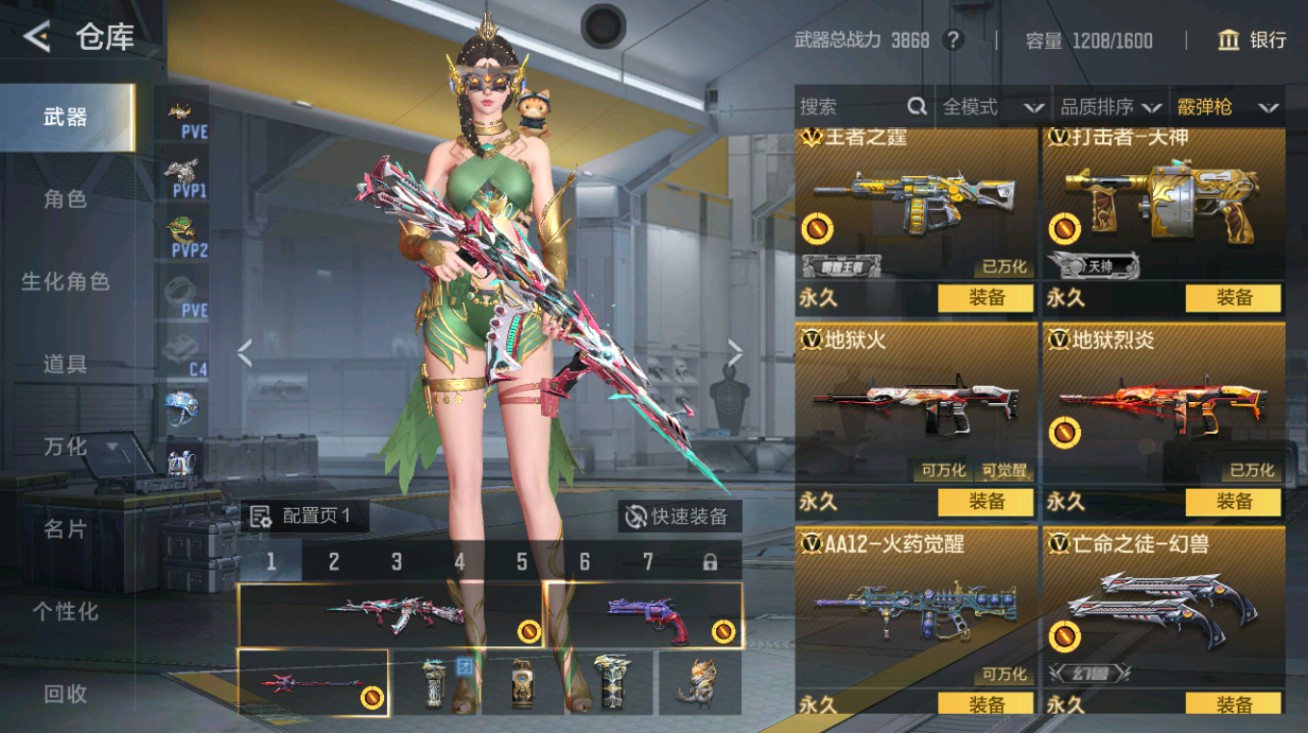Show the 名片 name card section
The image size is (1308, 733).
[65, 529]
